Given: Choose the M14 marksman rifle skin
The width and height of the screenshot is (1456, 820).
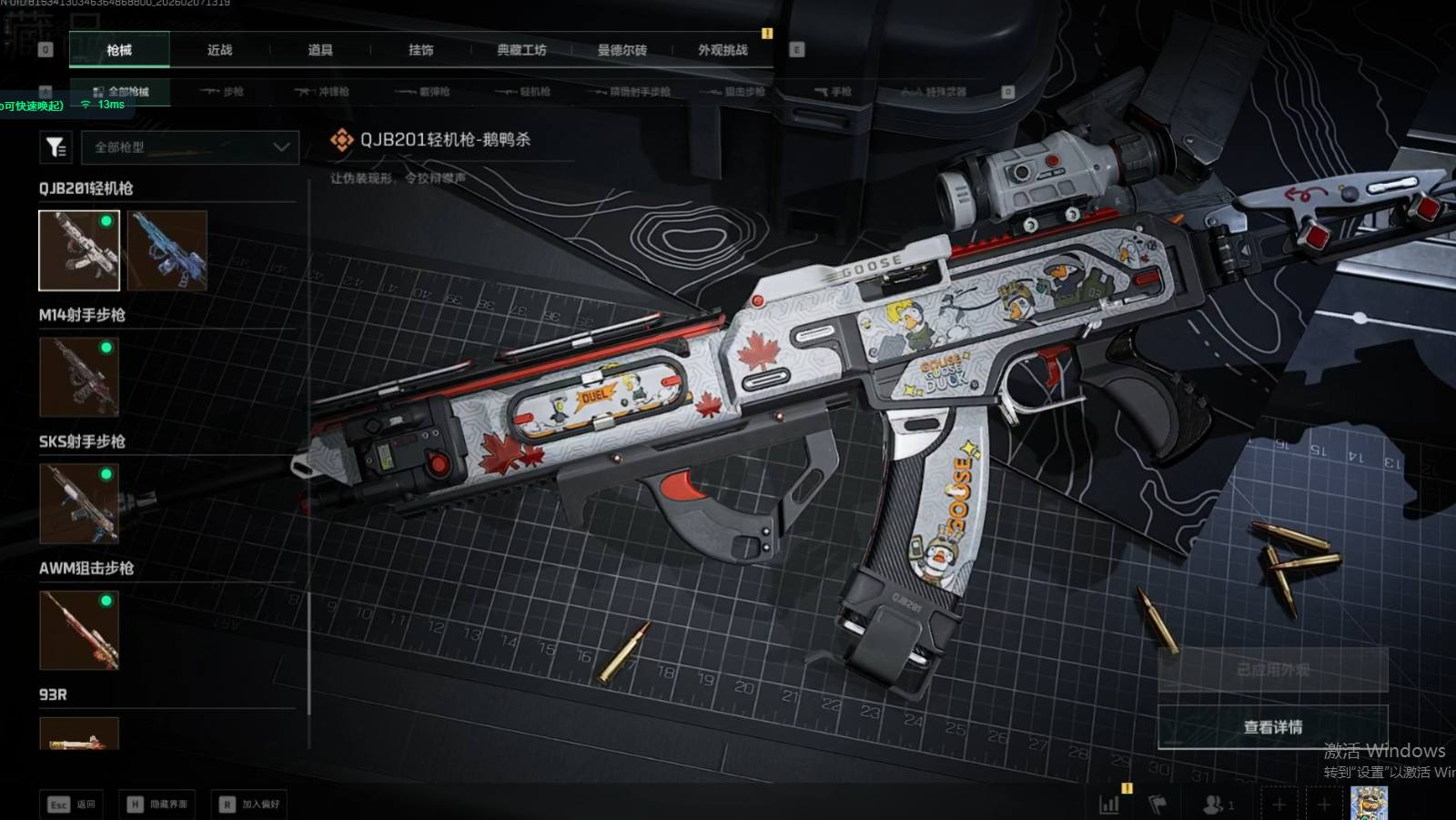Looking at the screenshot, I should [x=79, y=377].
